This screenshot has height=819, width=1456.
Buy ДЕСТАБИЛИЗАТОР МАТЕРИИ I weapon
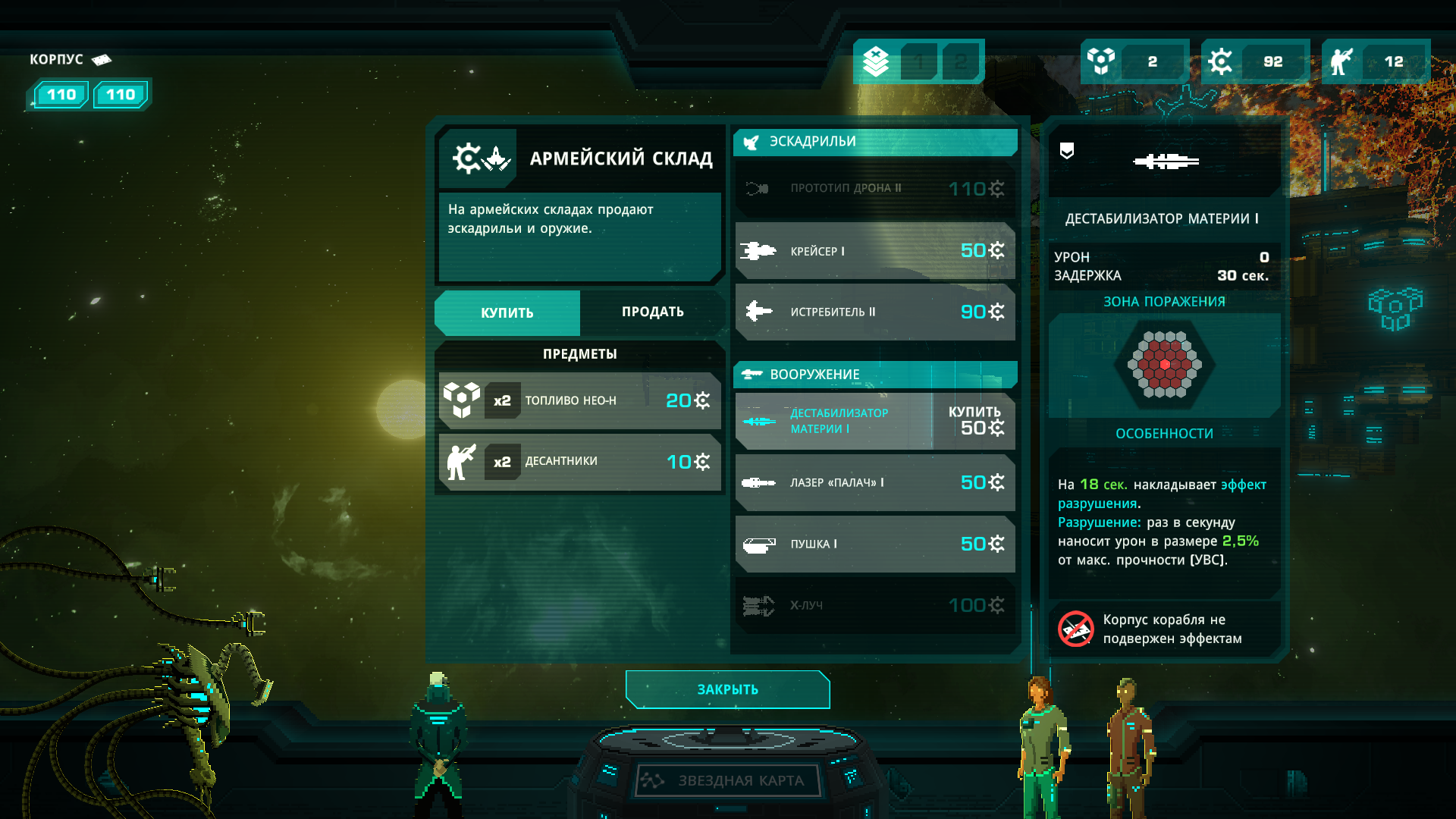pos(974,421)
